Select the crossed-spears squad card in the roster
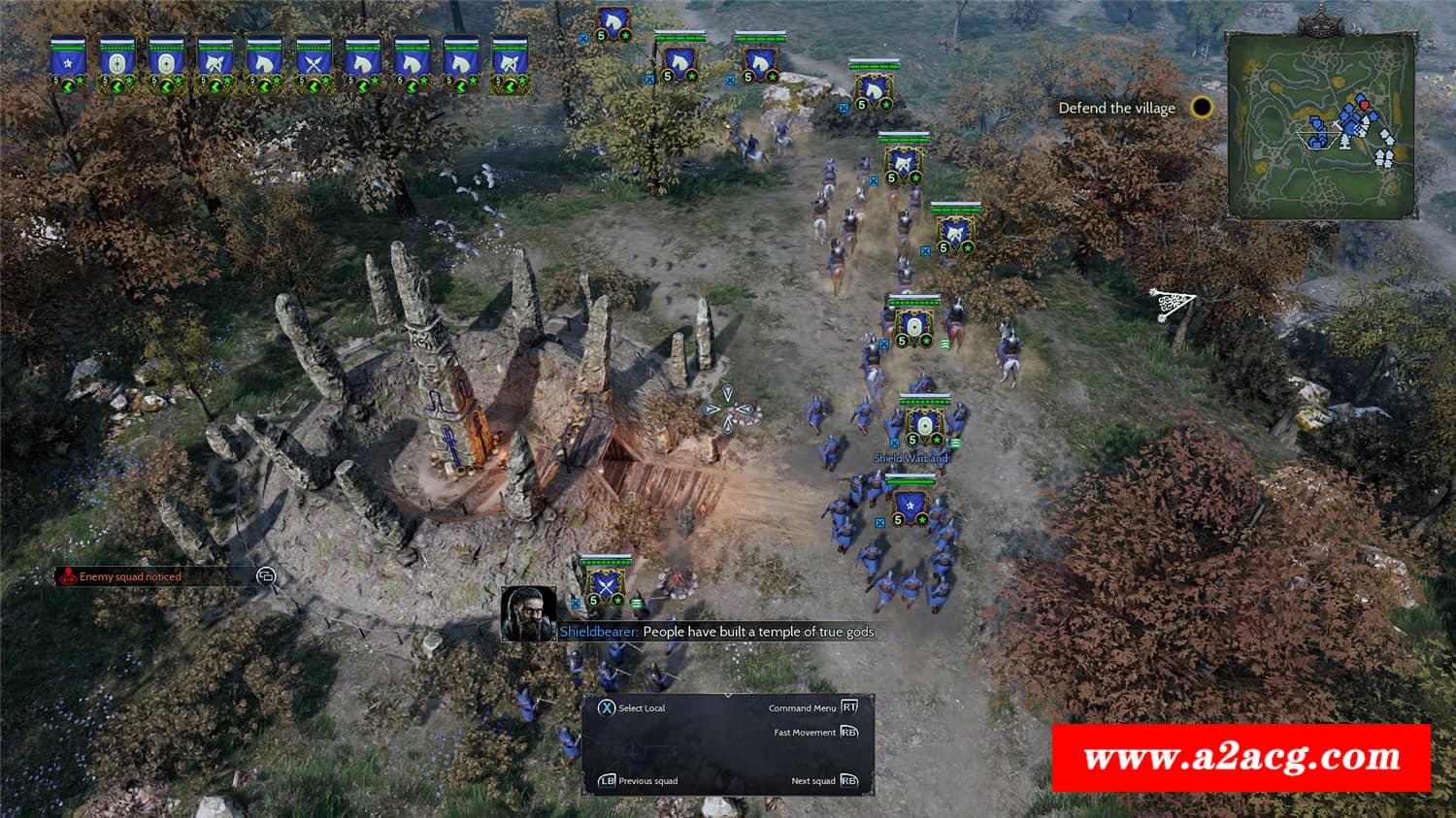The height and width of the screenshot is (818, 1456). [x=314, y=63]
